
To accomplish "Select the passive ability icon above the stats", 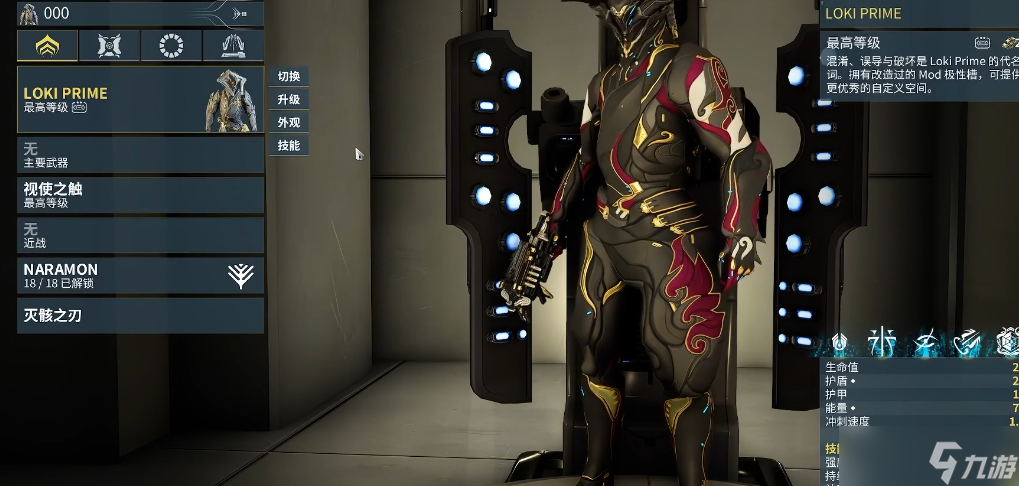I will coord(840,343).
